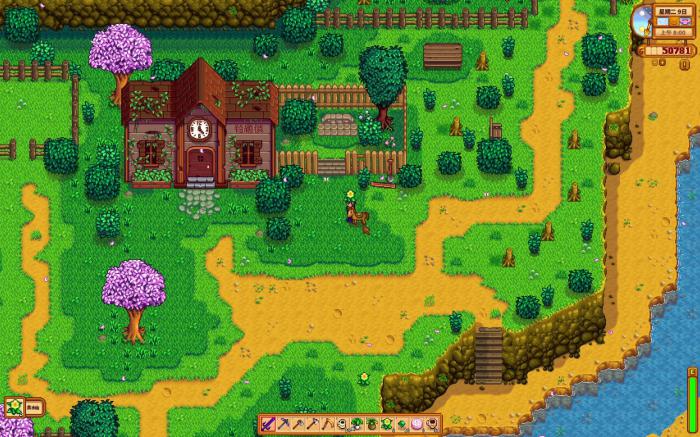Choose the scythe in the hotbar
Viewport: 700px width, 437px height.
pyautogui.click(x=327, y=424)
